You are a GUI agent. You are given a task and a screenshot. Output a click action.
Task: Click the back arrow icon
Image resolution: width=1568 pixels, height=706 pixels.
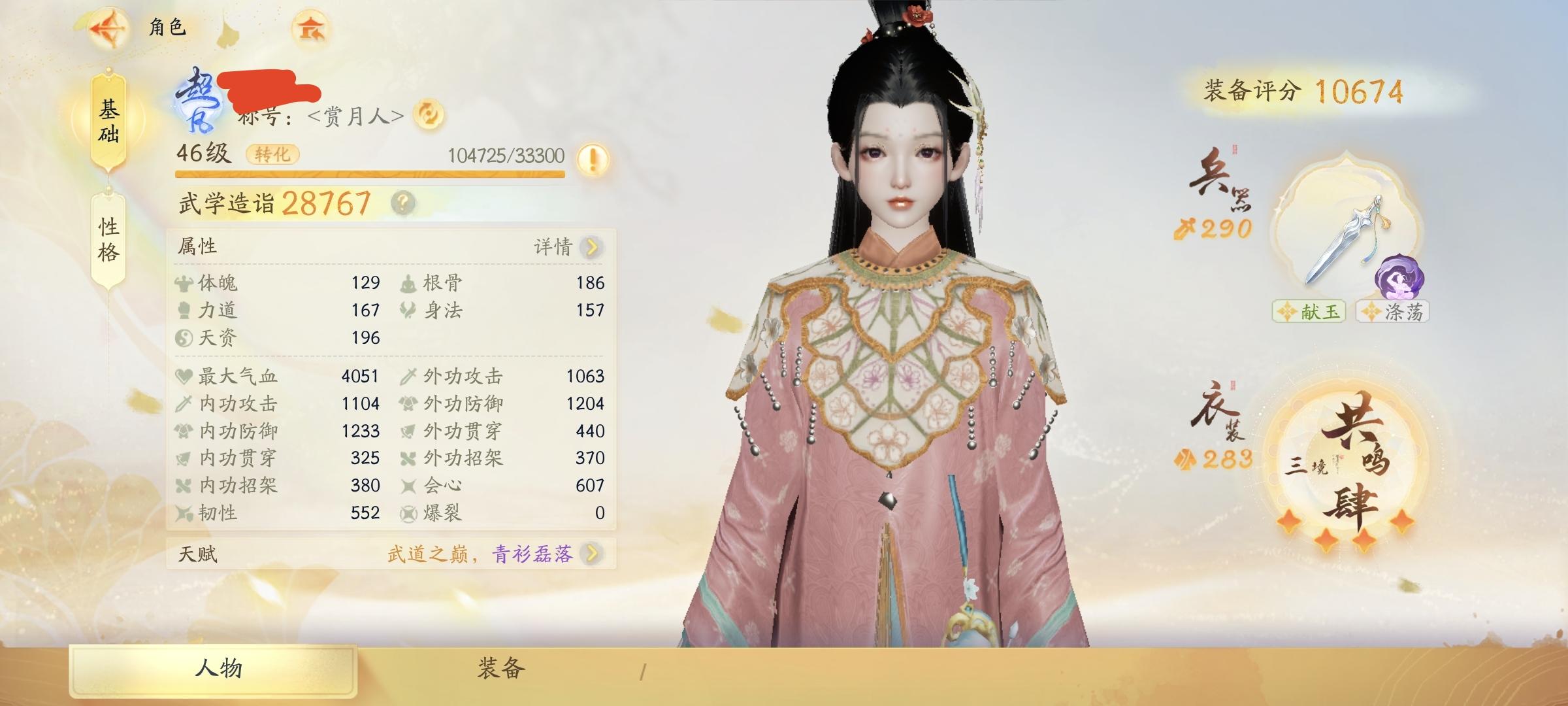point(110,27)
